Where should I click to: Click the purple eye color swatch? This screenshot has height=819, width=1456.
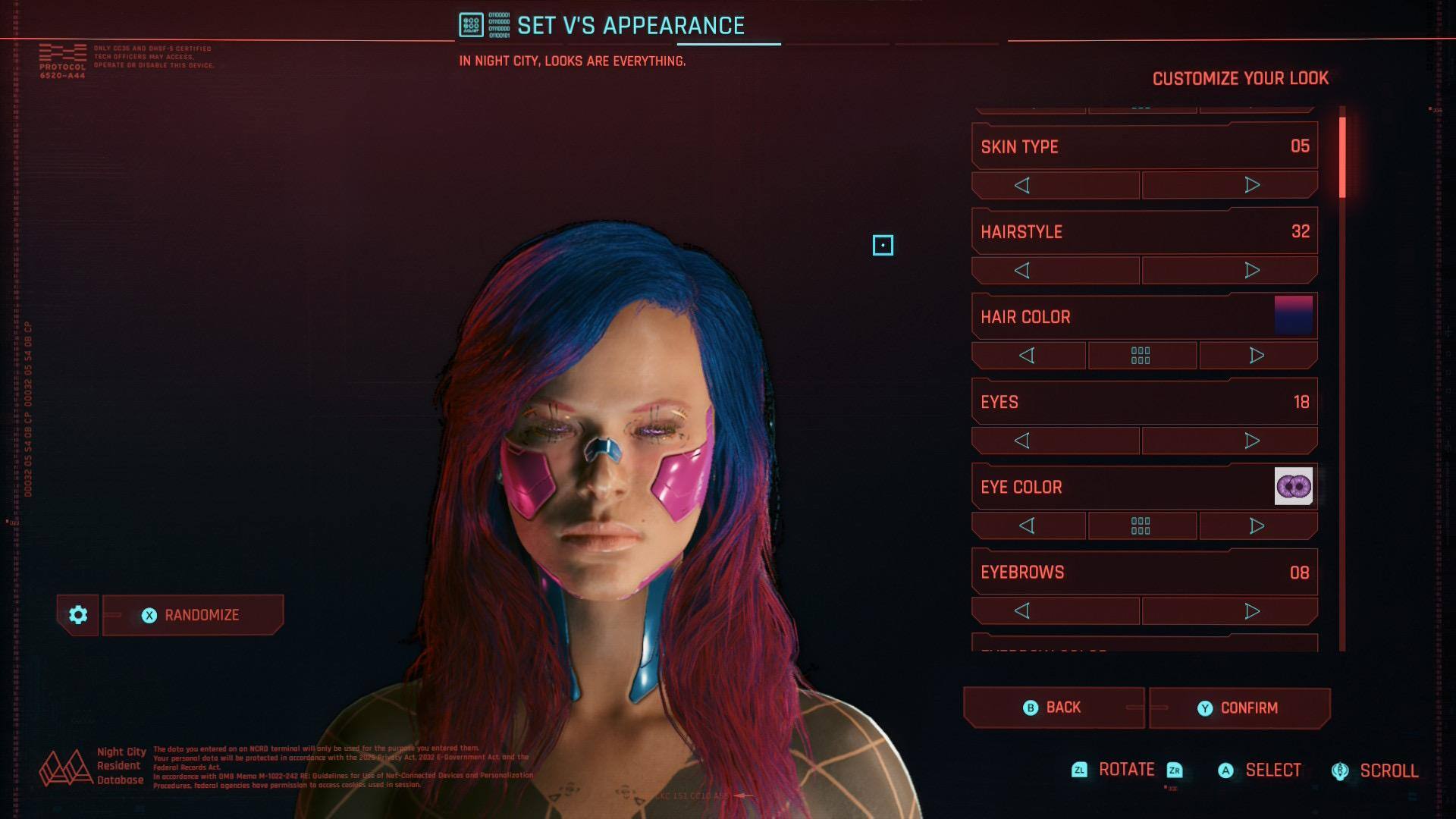[x=1294, y=486]
